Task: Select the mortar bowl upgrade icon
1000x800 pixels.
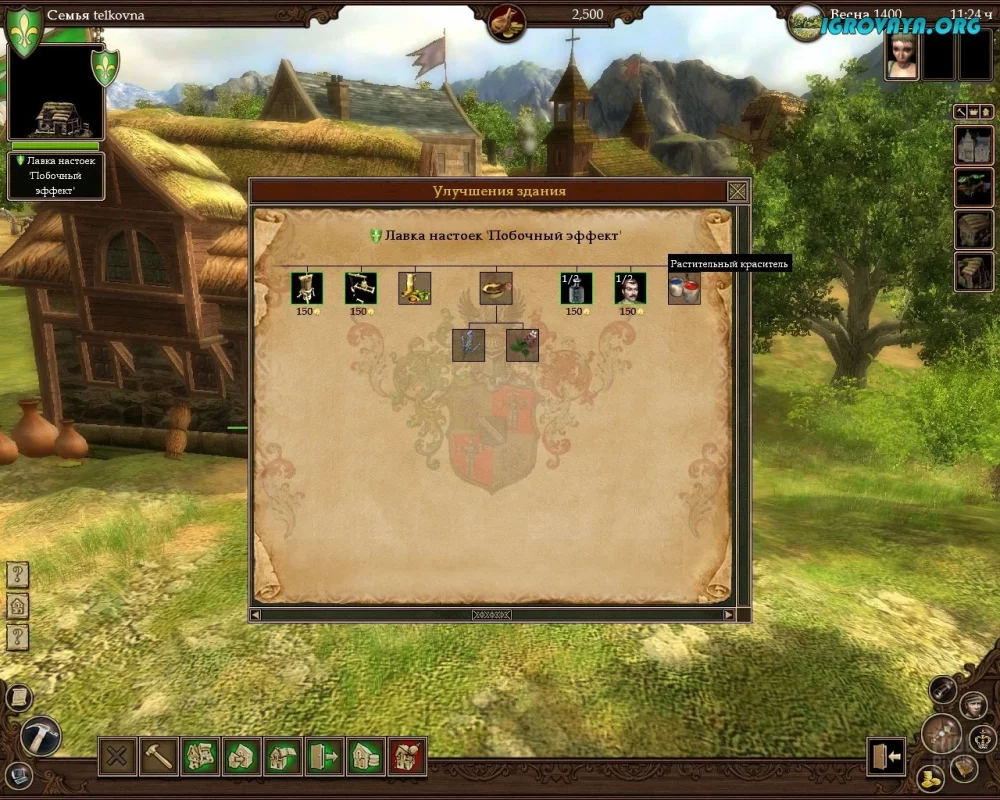Action: click(495, 289)
